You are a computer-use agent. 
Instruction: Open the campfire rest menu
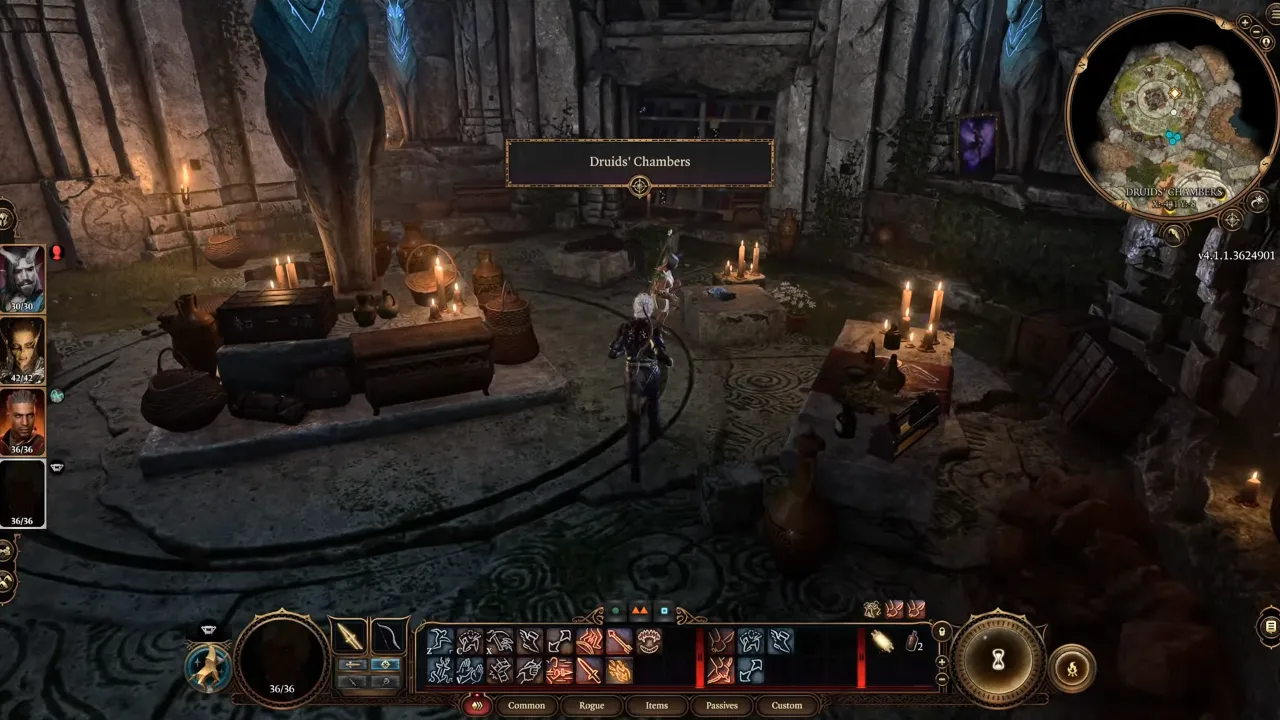pos(1072,667)
